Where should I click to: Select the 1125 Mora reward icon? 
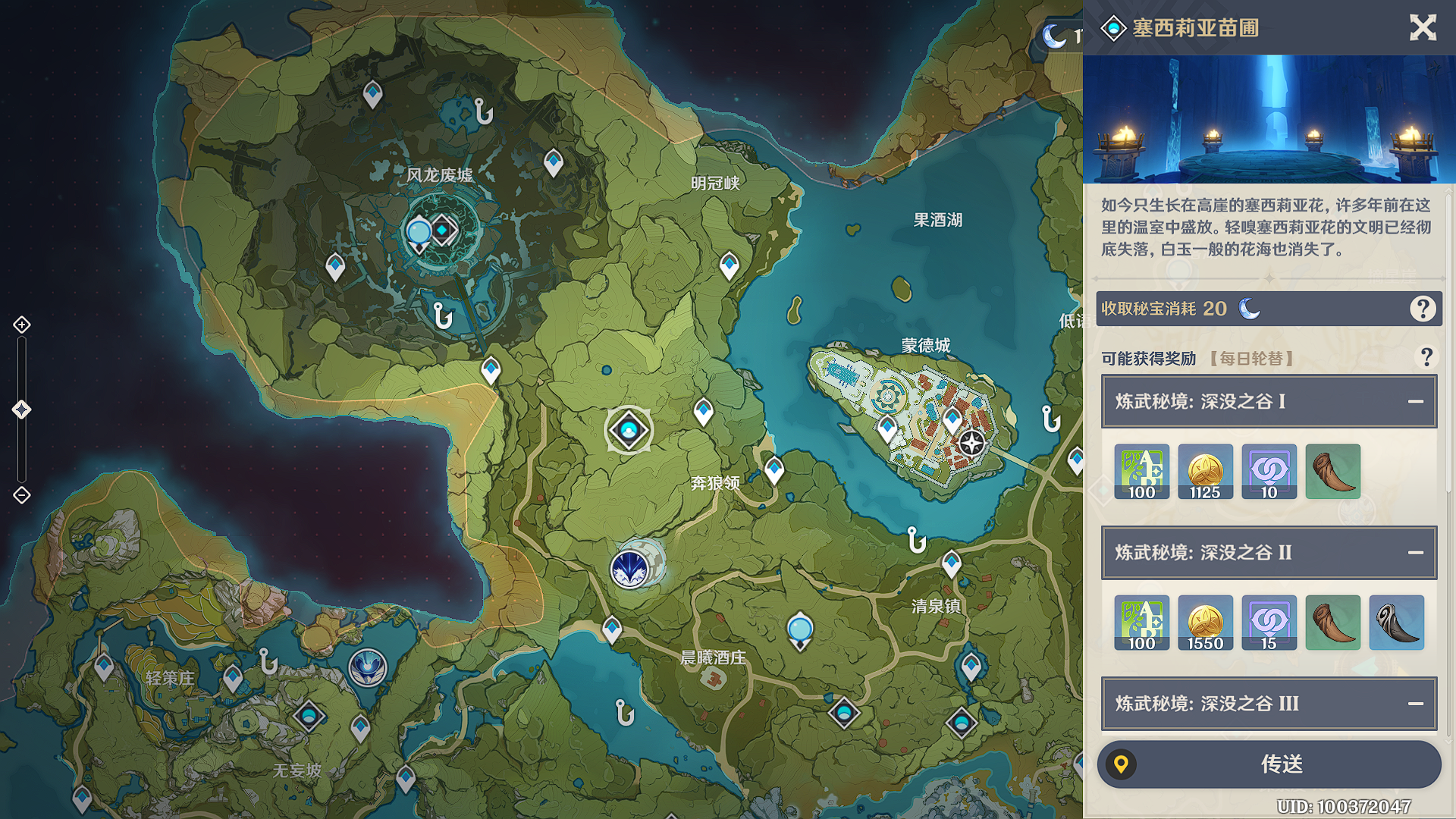point(1205,472)
